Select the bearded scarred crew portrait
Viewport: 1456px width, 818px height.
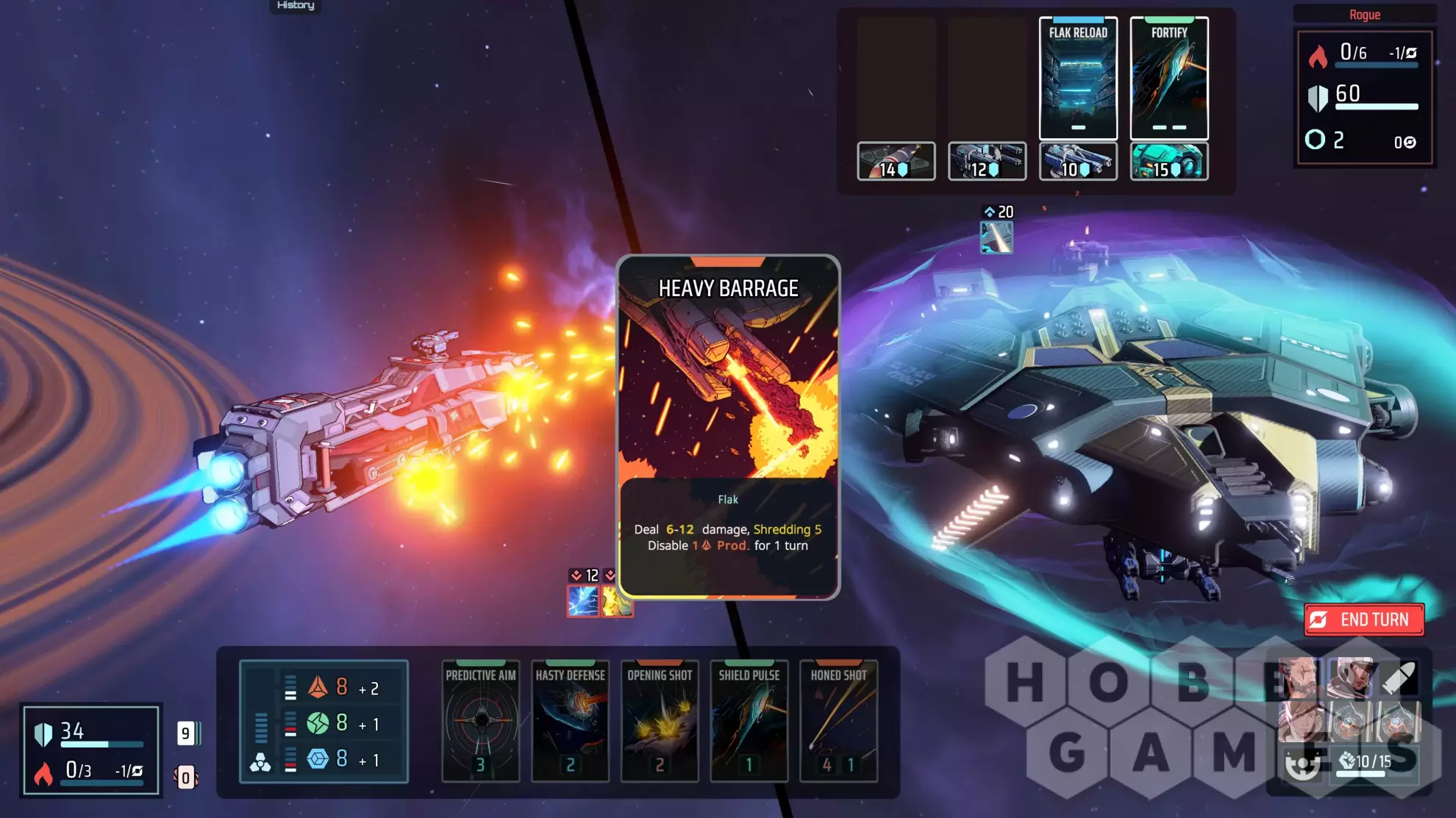[x=1299, y=678]
